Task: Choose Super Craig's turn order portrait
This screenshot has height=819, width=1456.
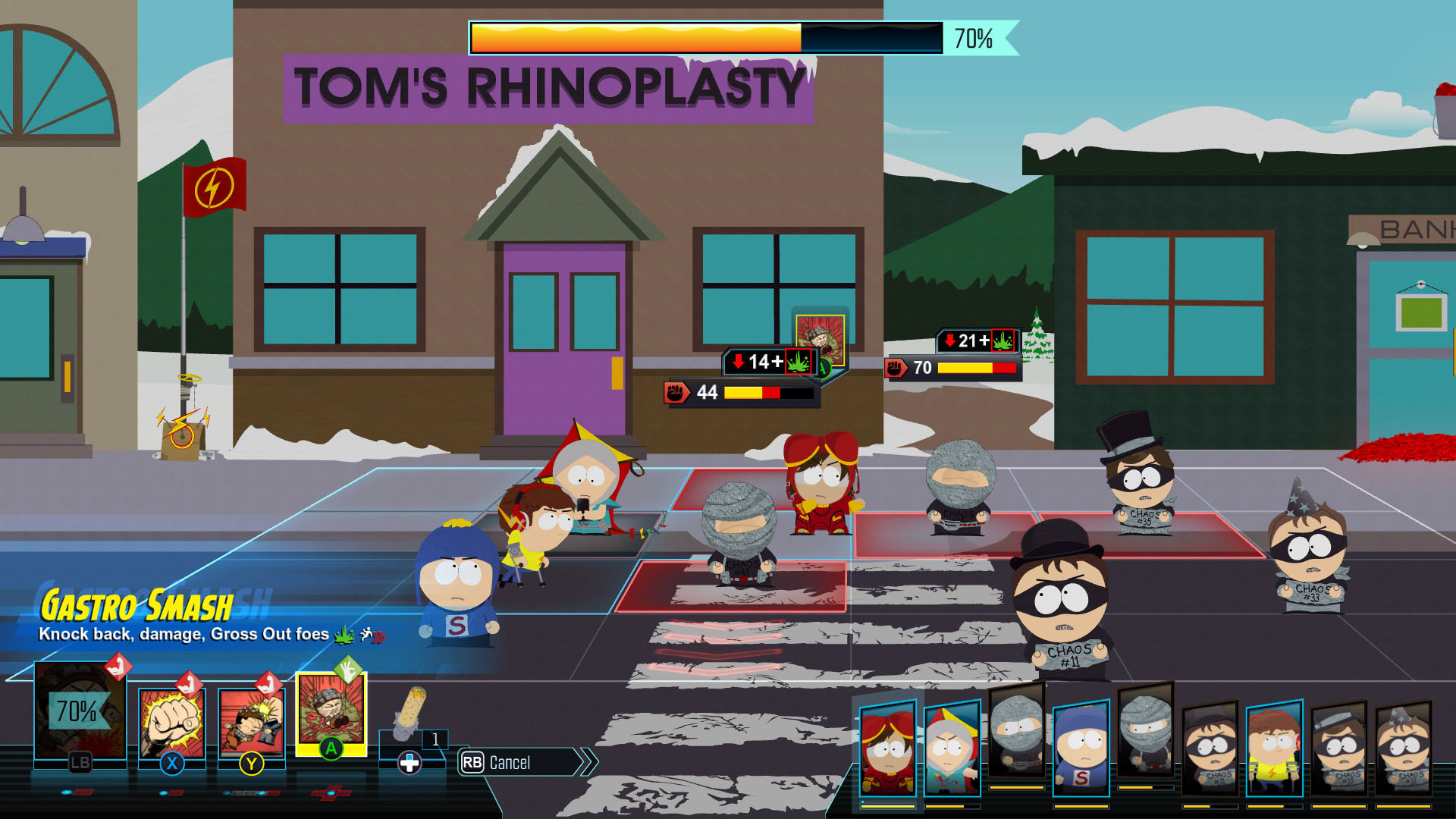Action: (1081, 748)
